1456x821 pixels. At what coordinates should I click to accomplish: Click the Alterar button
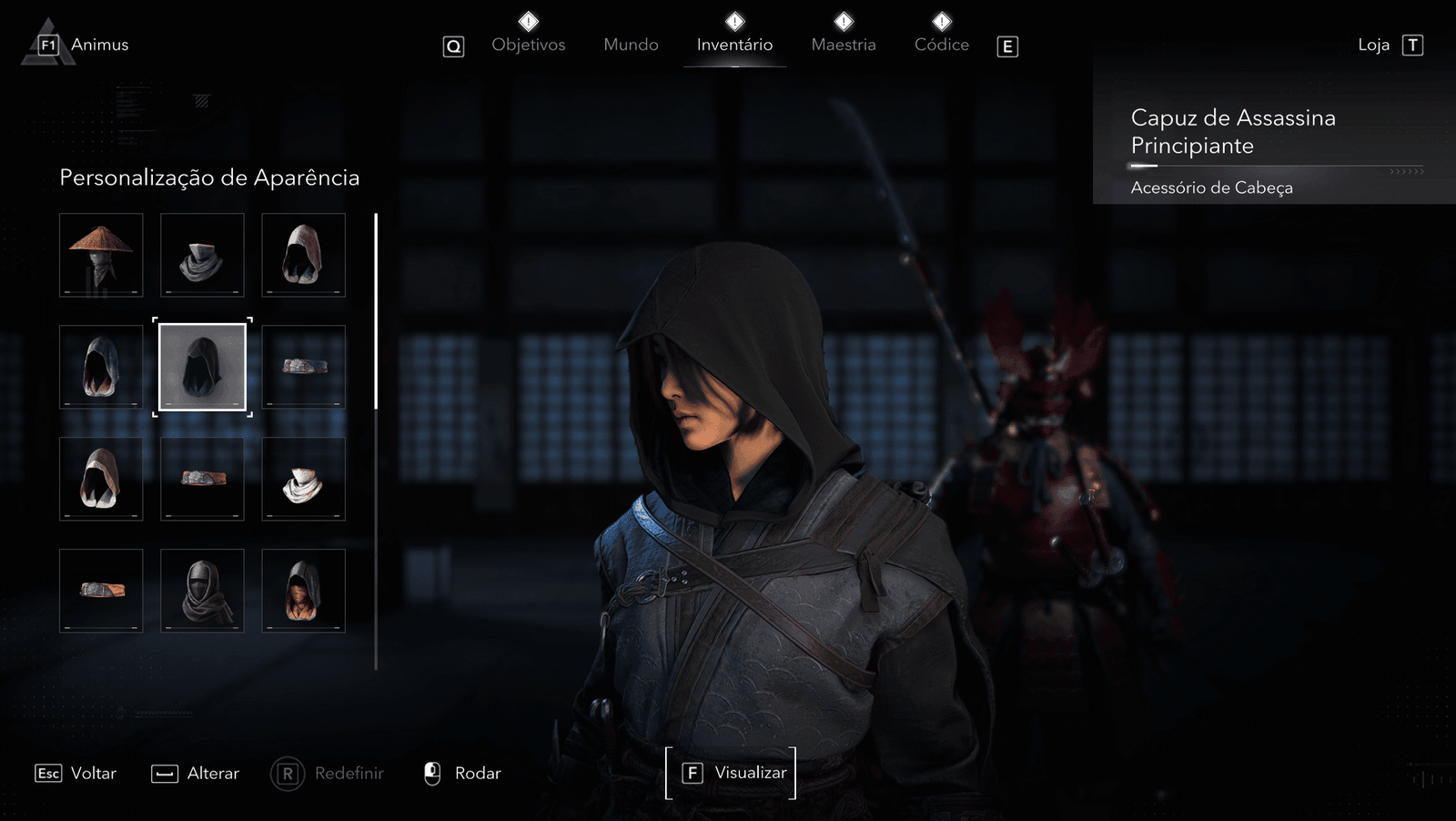pos(196,773)
